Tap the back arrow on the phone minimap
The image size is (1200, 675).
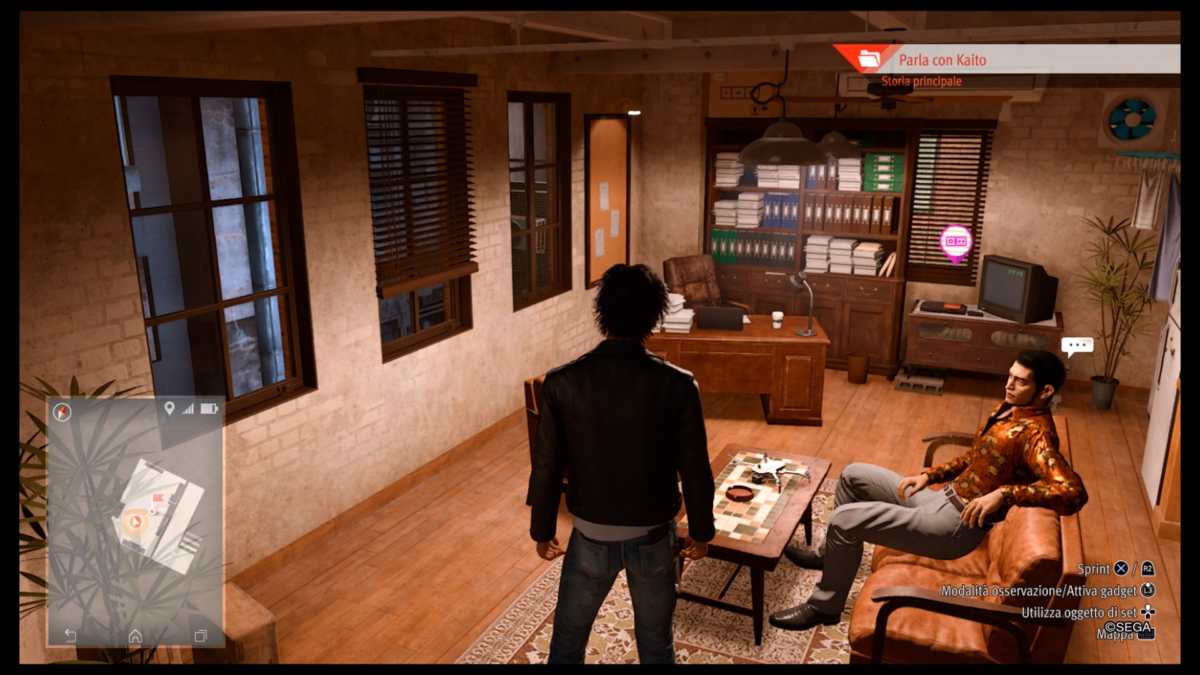pos(70,635)
